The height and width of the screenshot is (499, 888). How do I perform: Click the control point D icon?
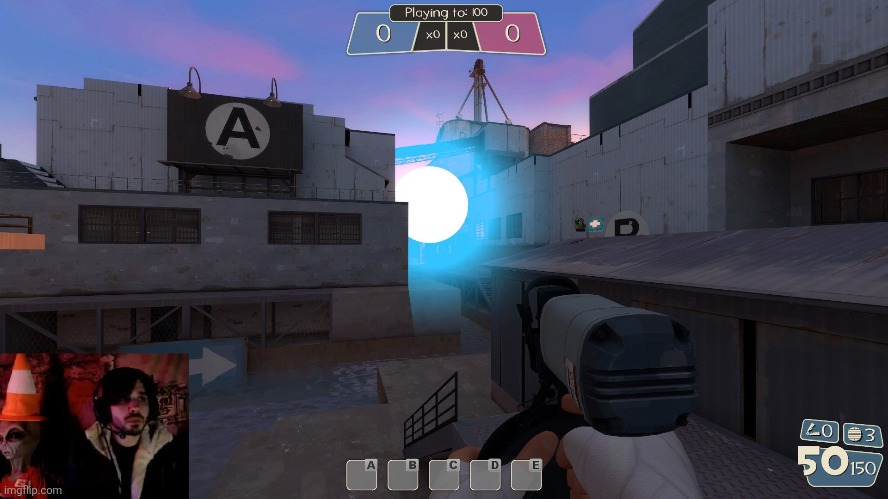[485, 474]
